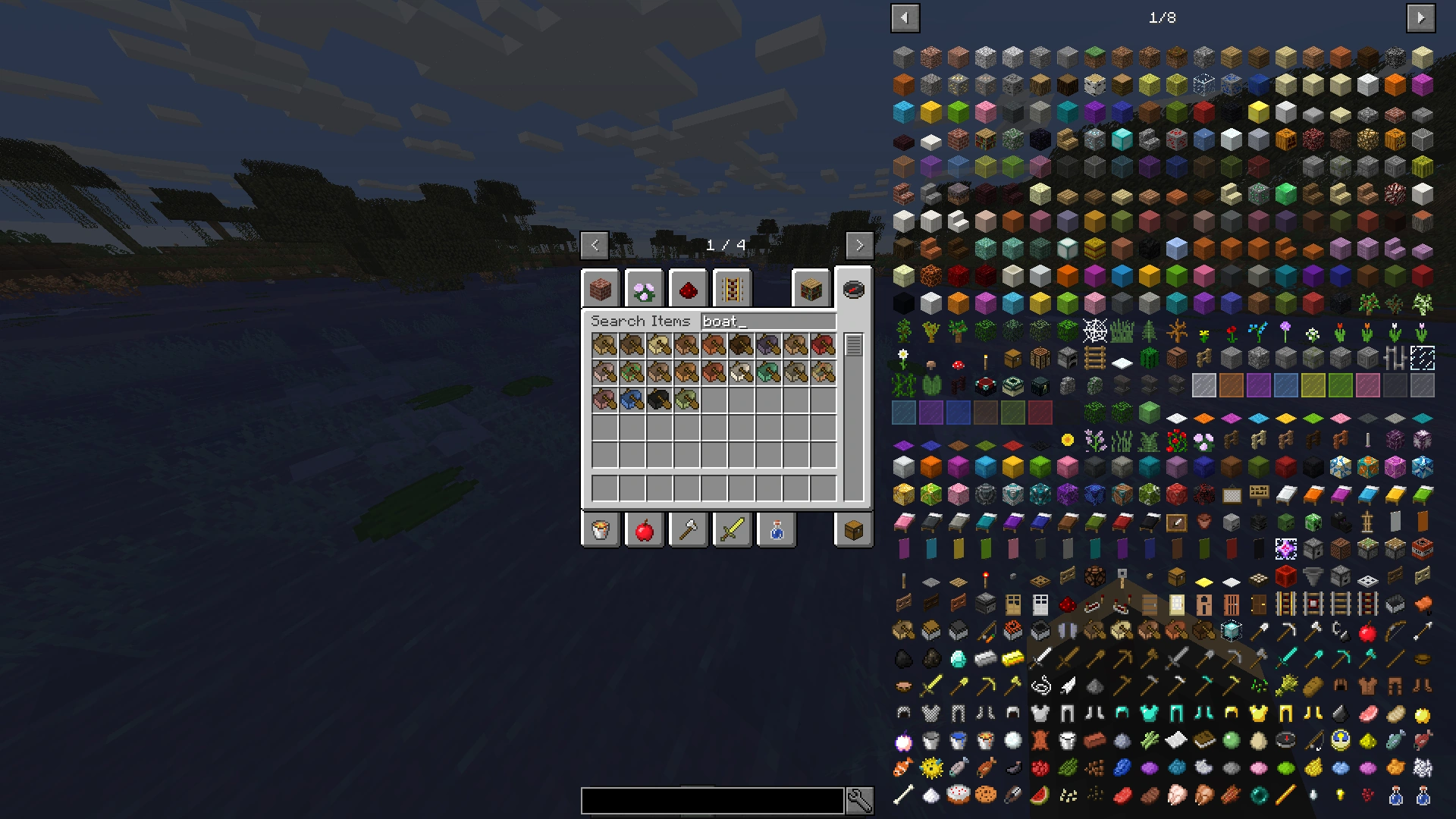Pick the black boat in the results grid
The image size is (1456, 819).
(658, 398)
